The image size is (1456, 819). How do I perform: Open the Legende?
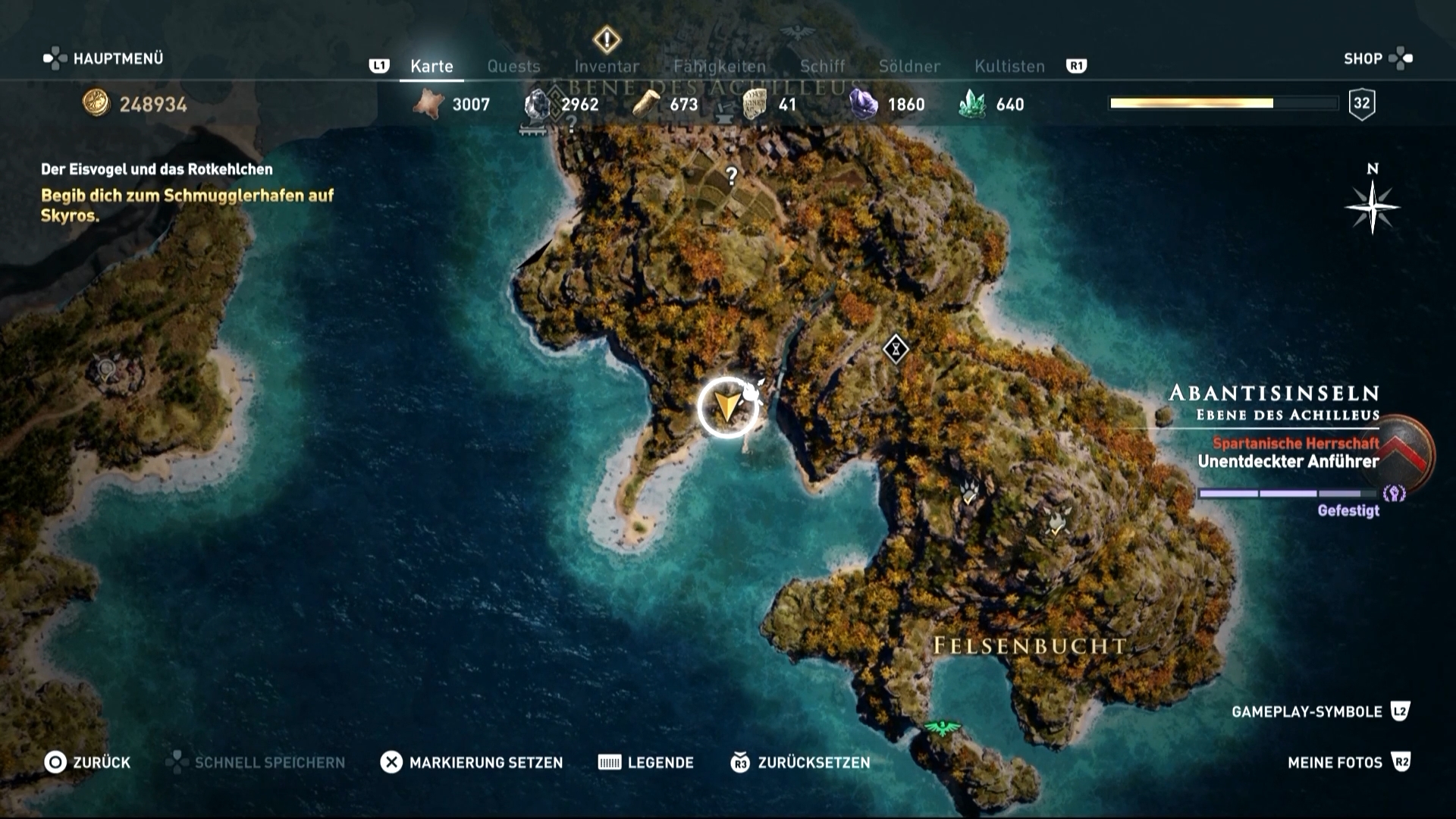pyautogui.click(x=646, y=762)
